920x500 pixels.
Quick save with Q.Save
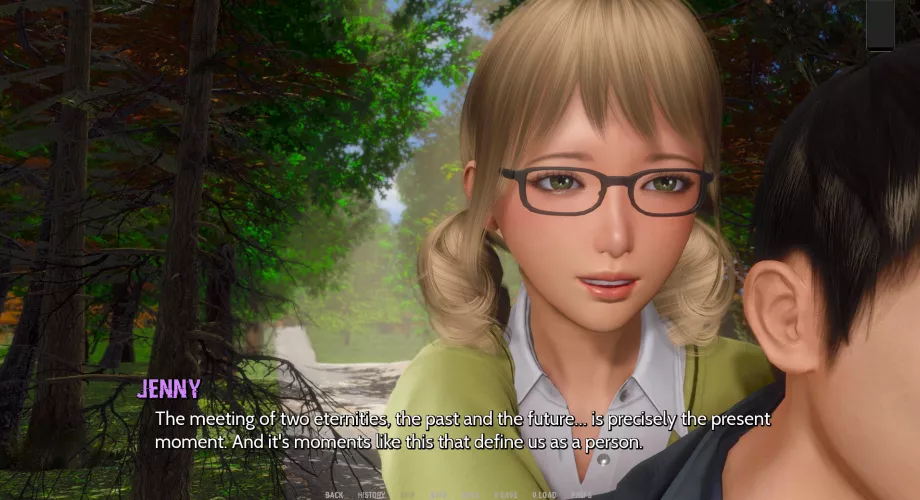click(506, 495)
